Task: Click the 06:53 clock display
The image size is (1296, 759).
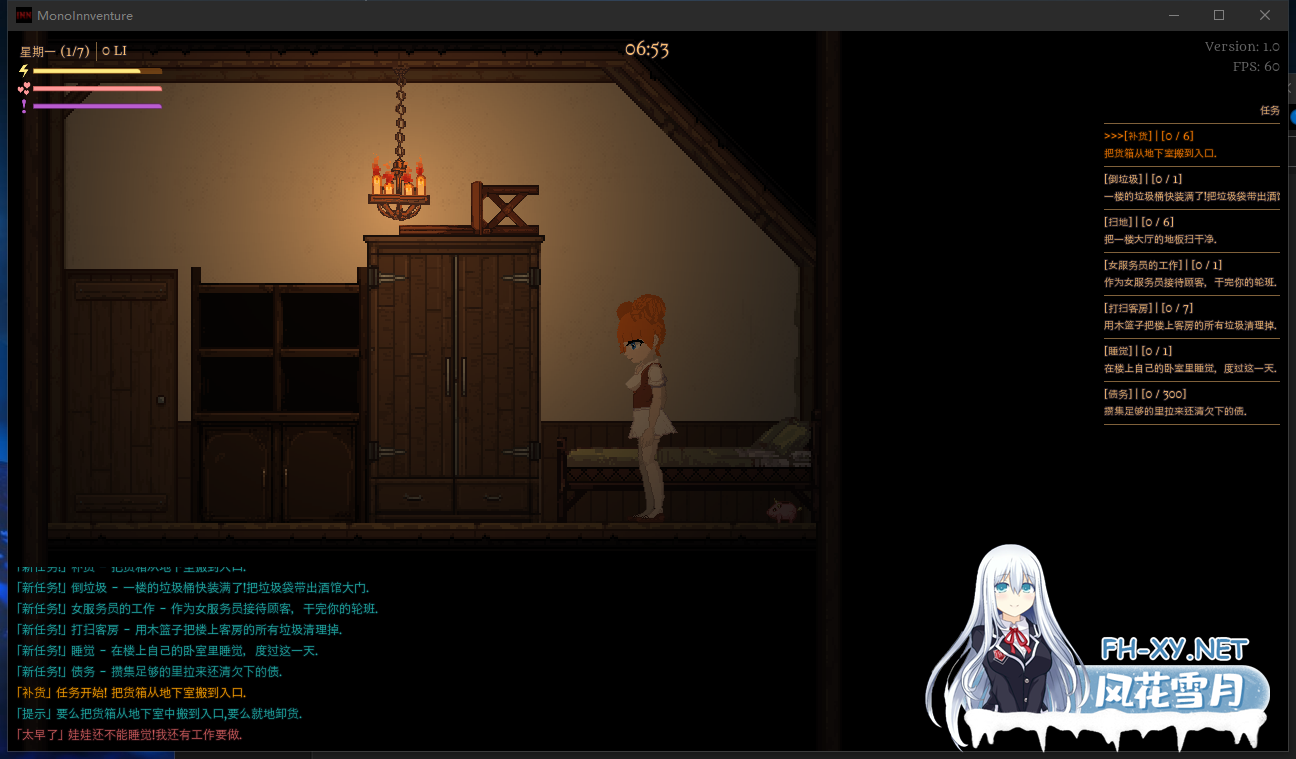Action: 645,48
